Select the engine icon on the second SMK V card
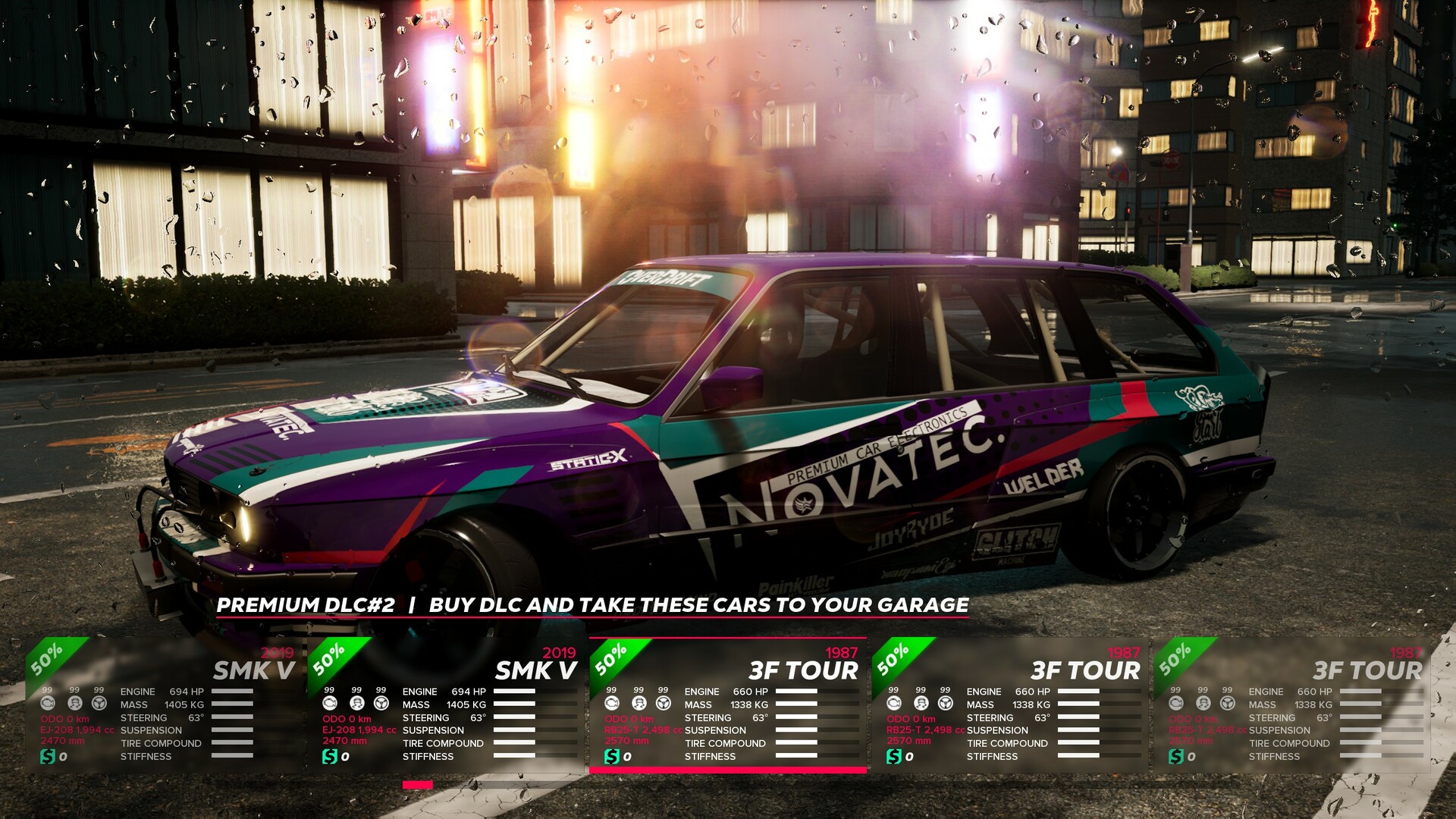This screenshot has width=1456, height=819. click(328, 704)
